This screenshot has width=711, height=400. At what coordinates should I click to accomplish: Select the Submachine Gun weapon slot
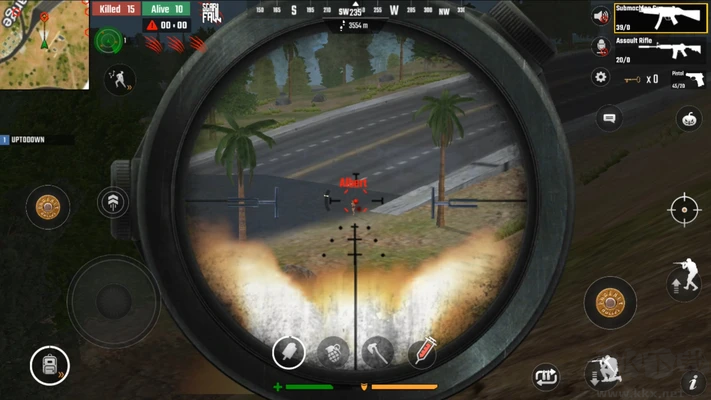(x=659, y=18)
